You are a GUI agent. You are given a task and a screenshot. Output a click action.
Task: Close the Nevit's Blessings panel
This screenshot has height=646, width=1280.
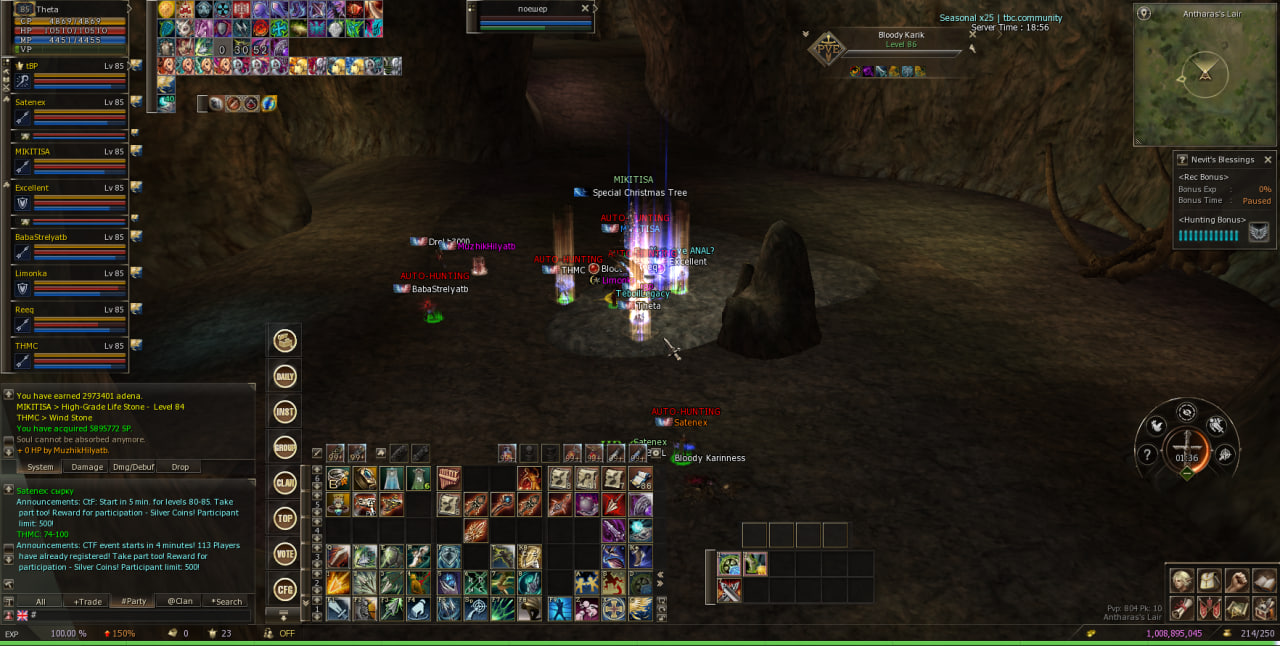1268,160
